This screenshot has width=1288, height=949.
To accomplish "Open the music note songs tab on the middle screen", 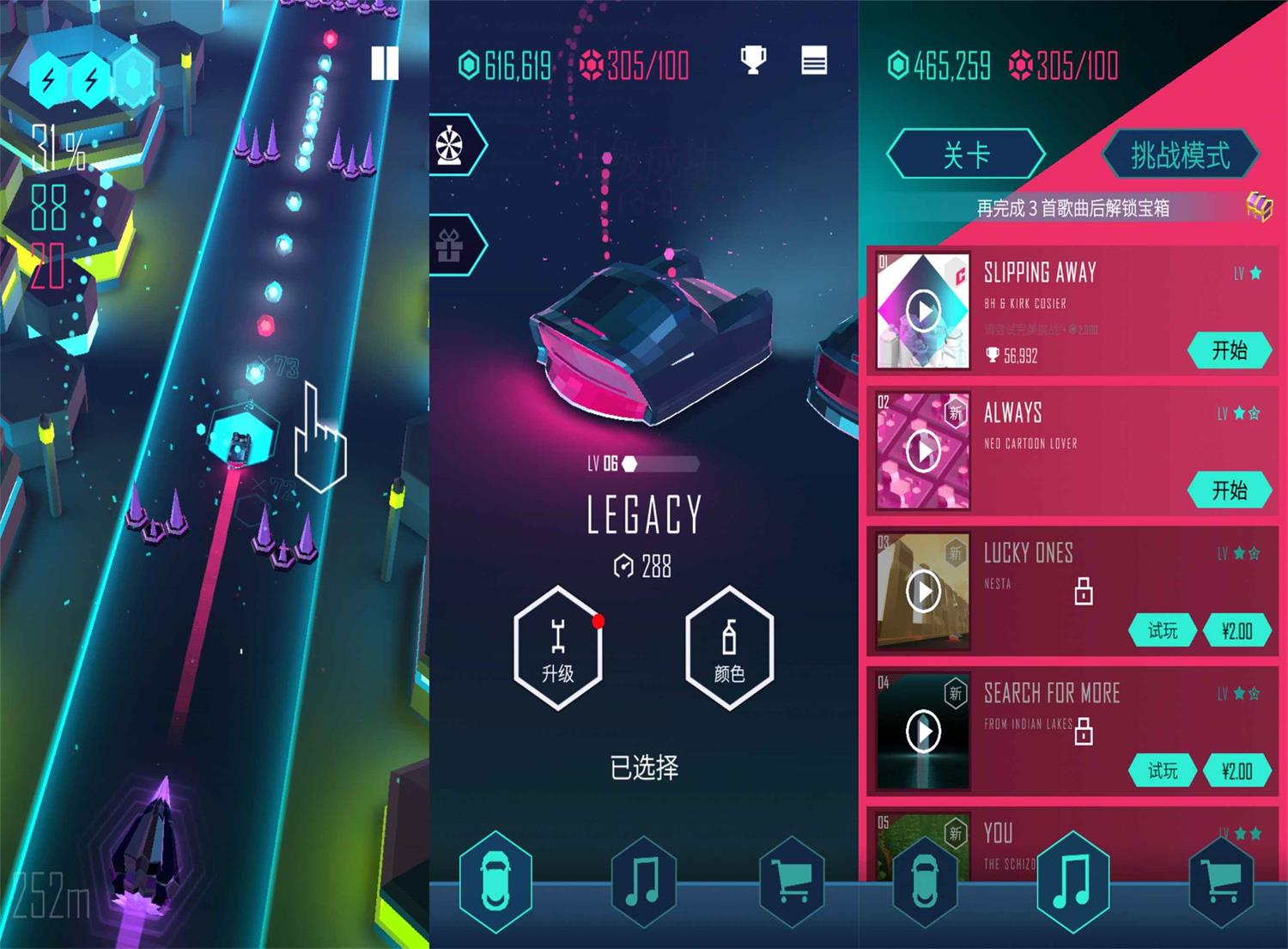I will [643, 881].
